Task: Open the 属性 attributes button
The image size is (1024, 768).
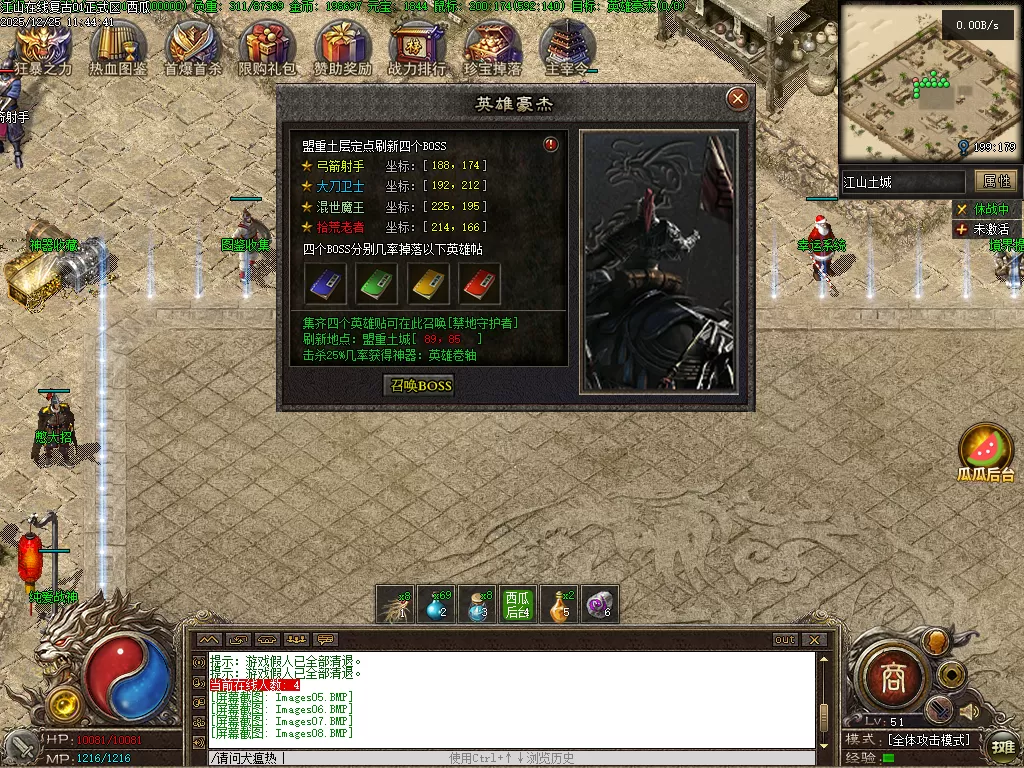Action: click(x=996, y=181)
